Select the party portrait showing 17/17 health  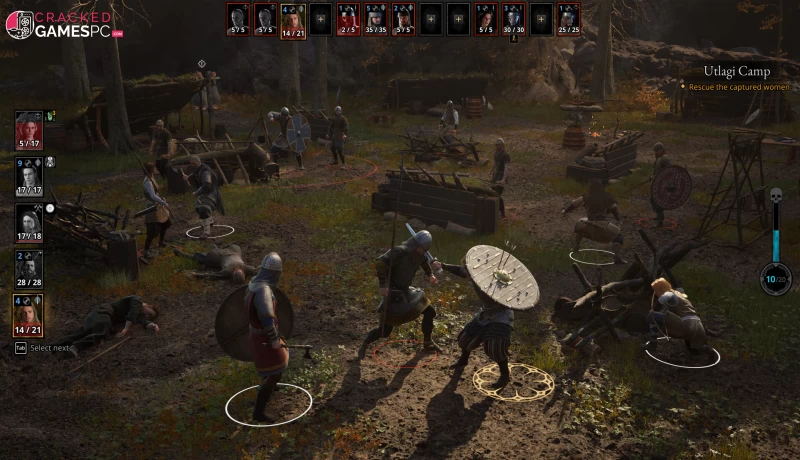click(29, 175)
